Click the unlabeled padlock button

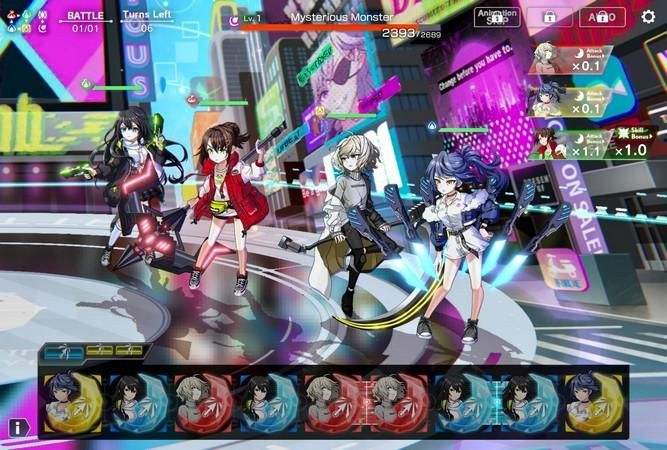pos(550,17)
